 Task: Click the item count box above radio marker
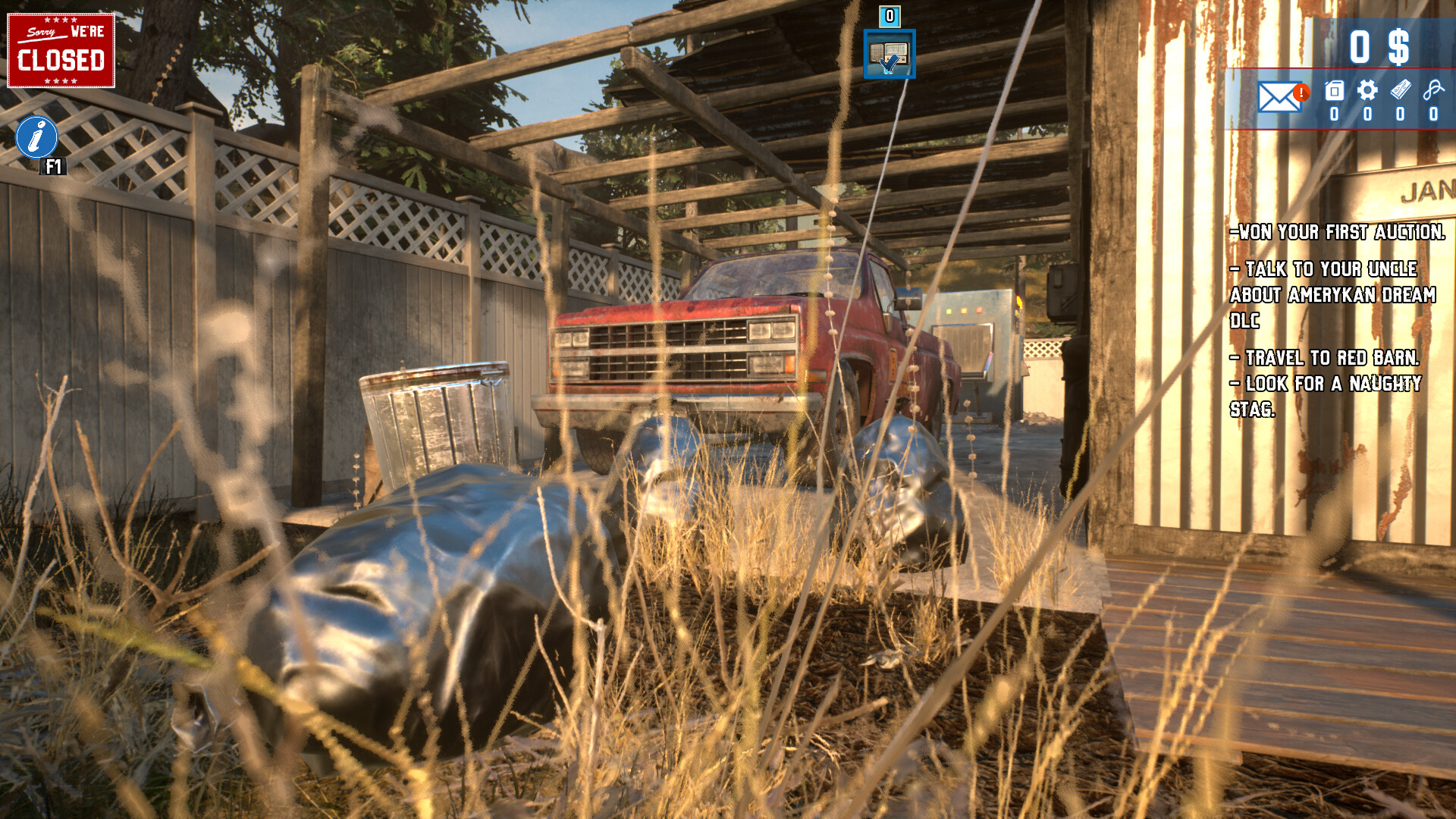point(890,16)
